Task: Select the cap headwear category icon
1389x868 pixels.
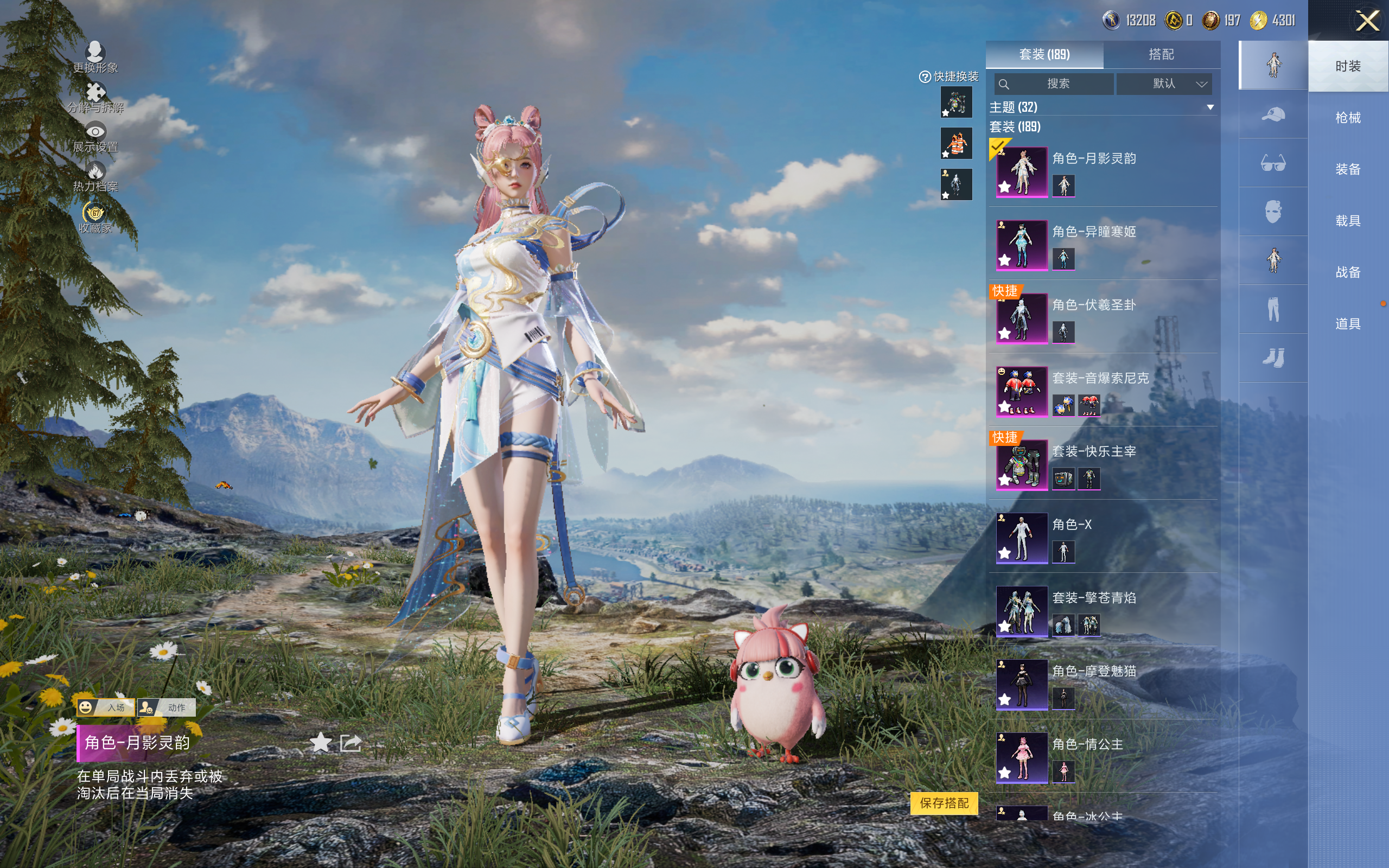Action: coord(1273,115)
